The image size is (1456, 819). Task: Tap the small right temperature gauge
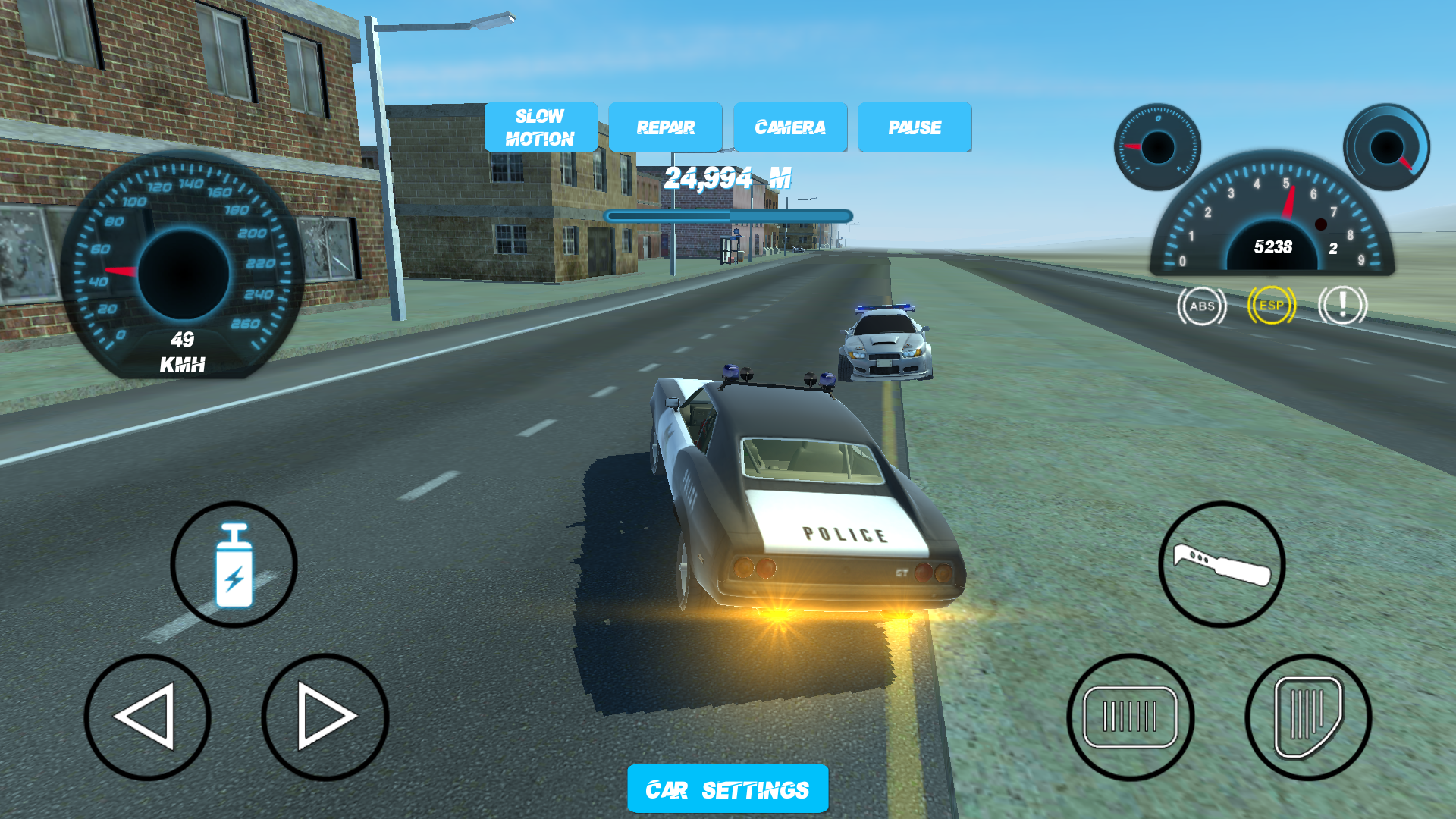[x=1389, y=146]
